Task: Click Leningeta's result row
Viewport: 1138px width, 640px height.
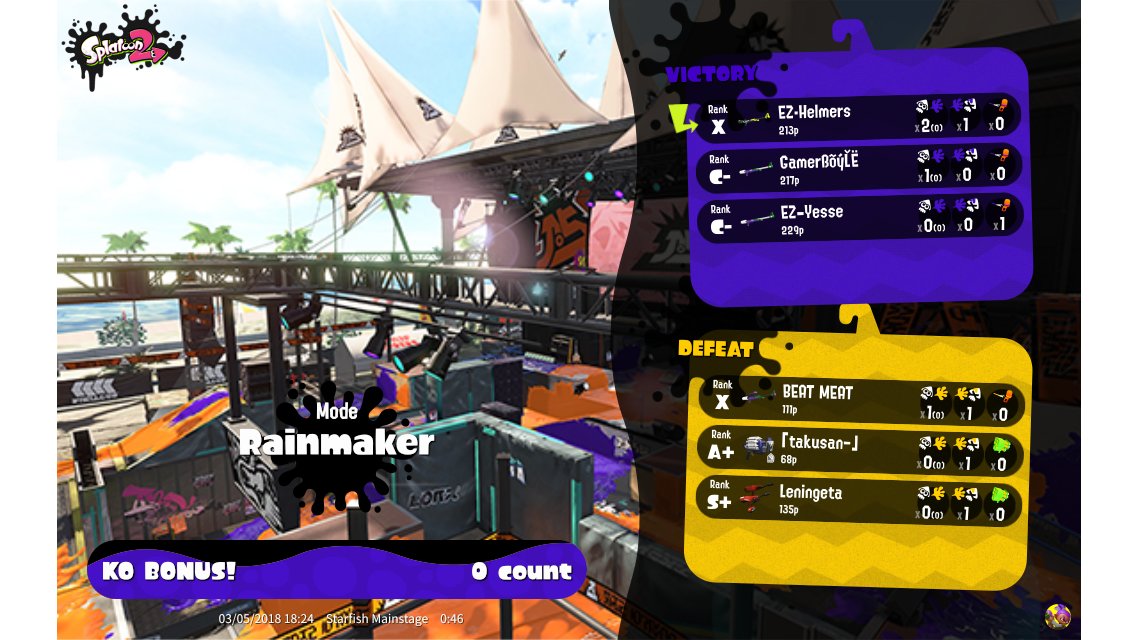Action: coord(860,501)
